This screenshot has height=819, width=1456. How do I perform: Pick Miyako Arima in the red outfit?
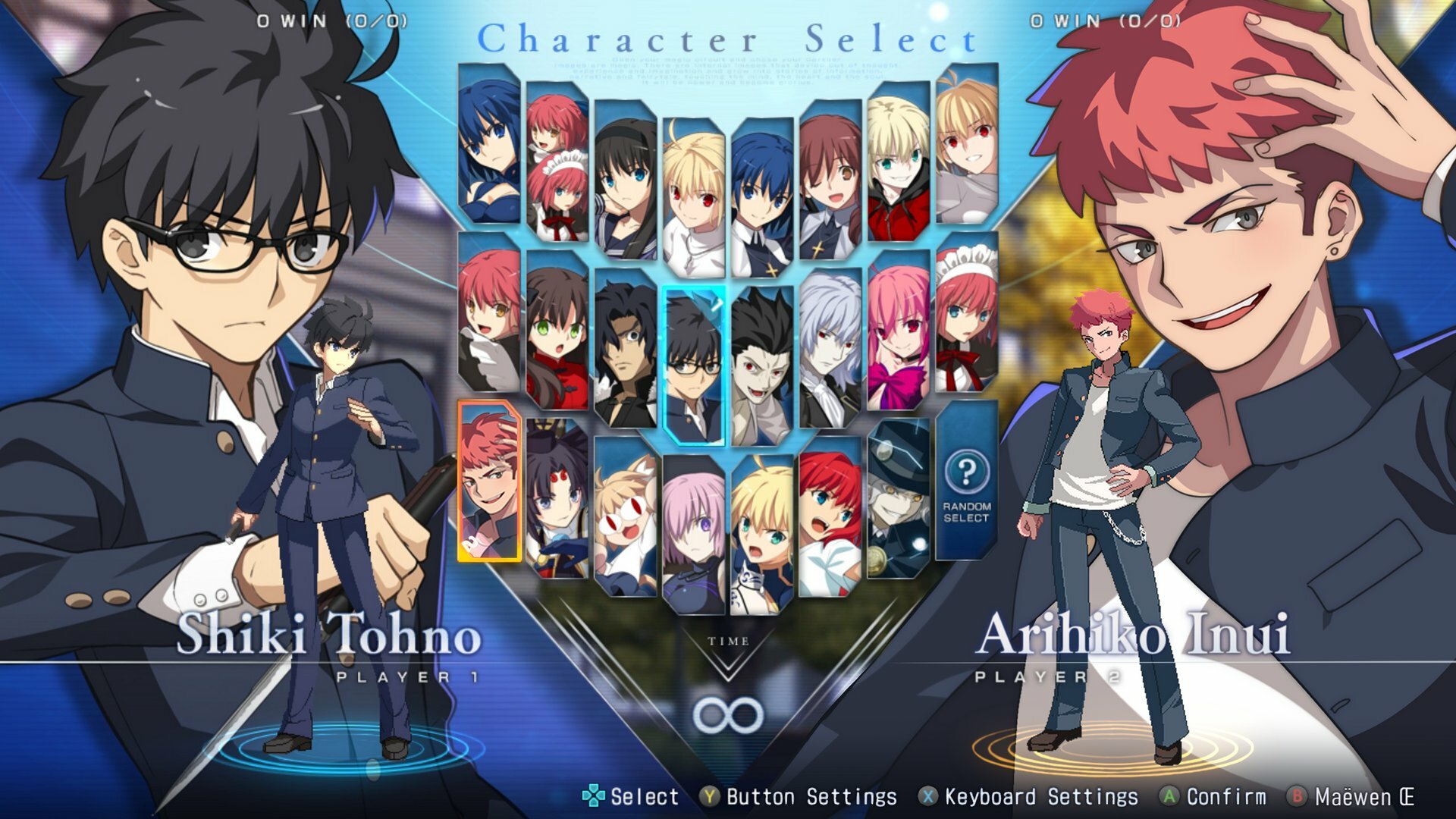(557, 331)
